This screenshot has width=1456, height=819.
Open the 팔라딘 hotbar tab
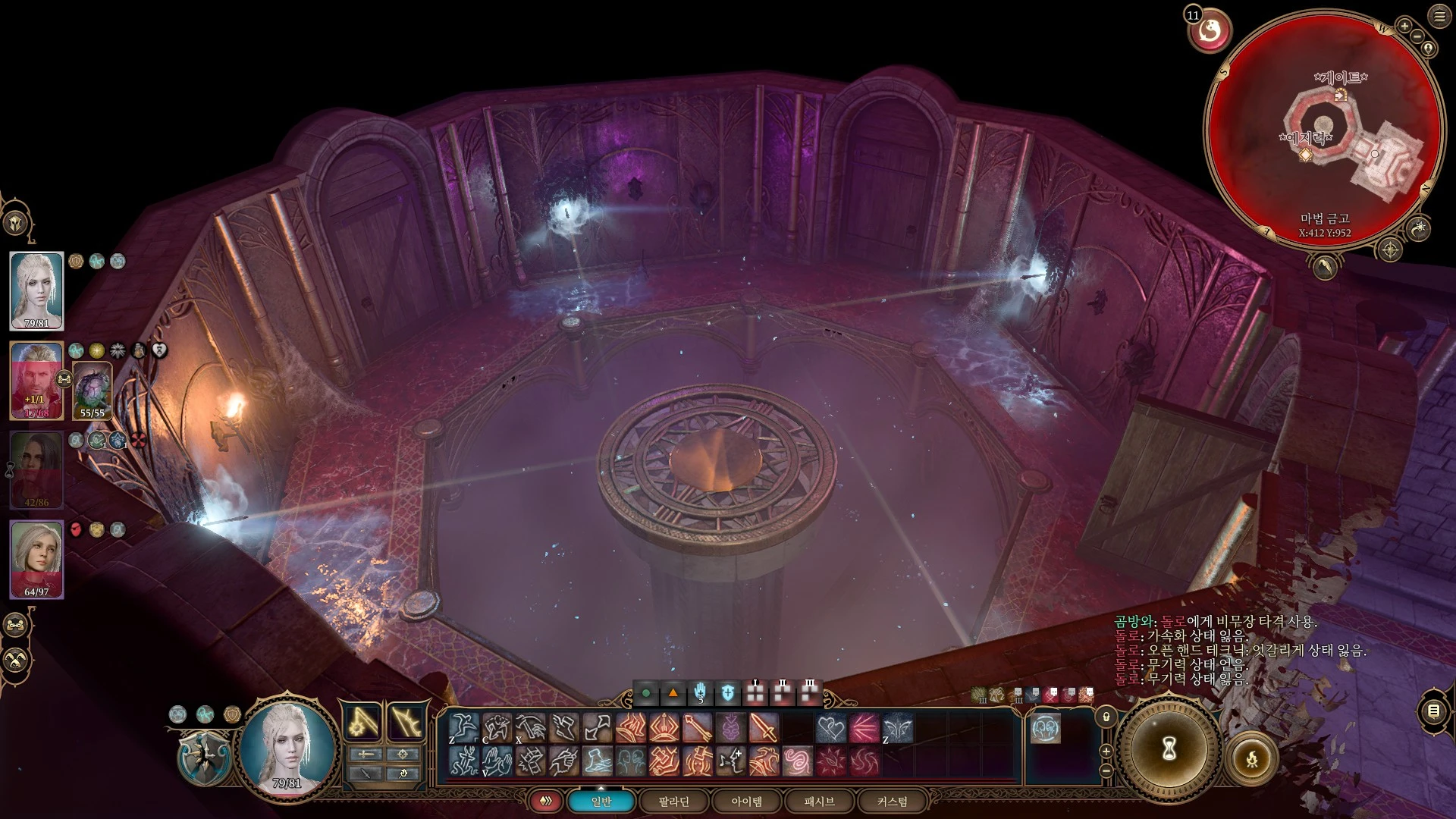(x=673, y=802)
